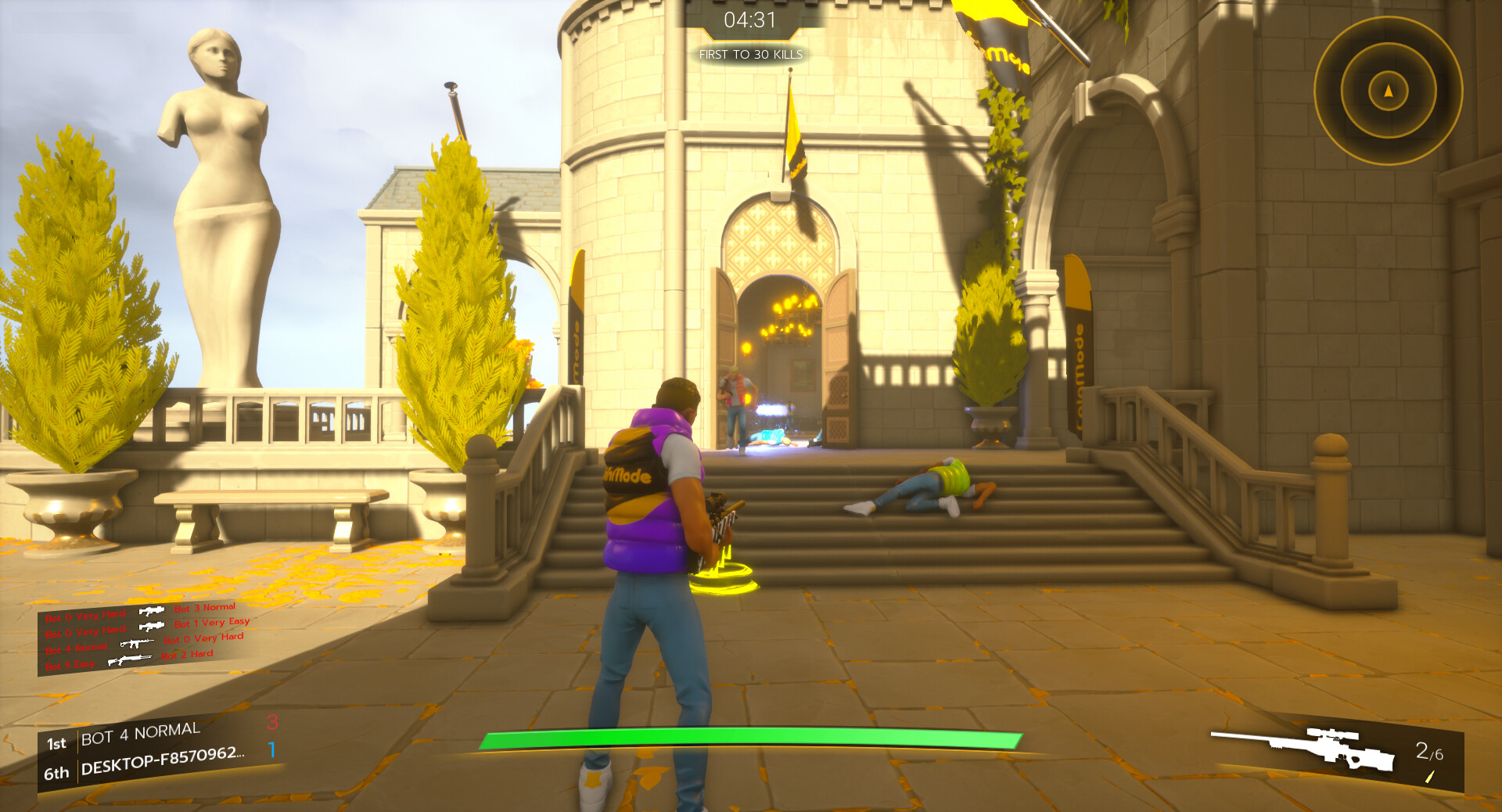Viewport: 1502px width, 812px height.
Task: Click the assault rifle icon beside Bot 4 Normal
Action: [137, 644]
